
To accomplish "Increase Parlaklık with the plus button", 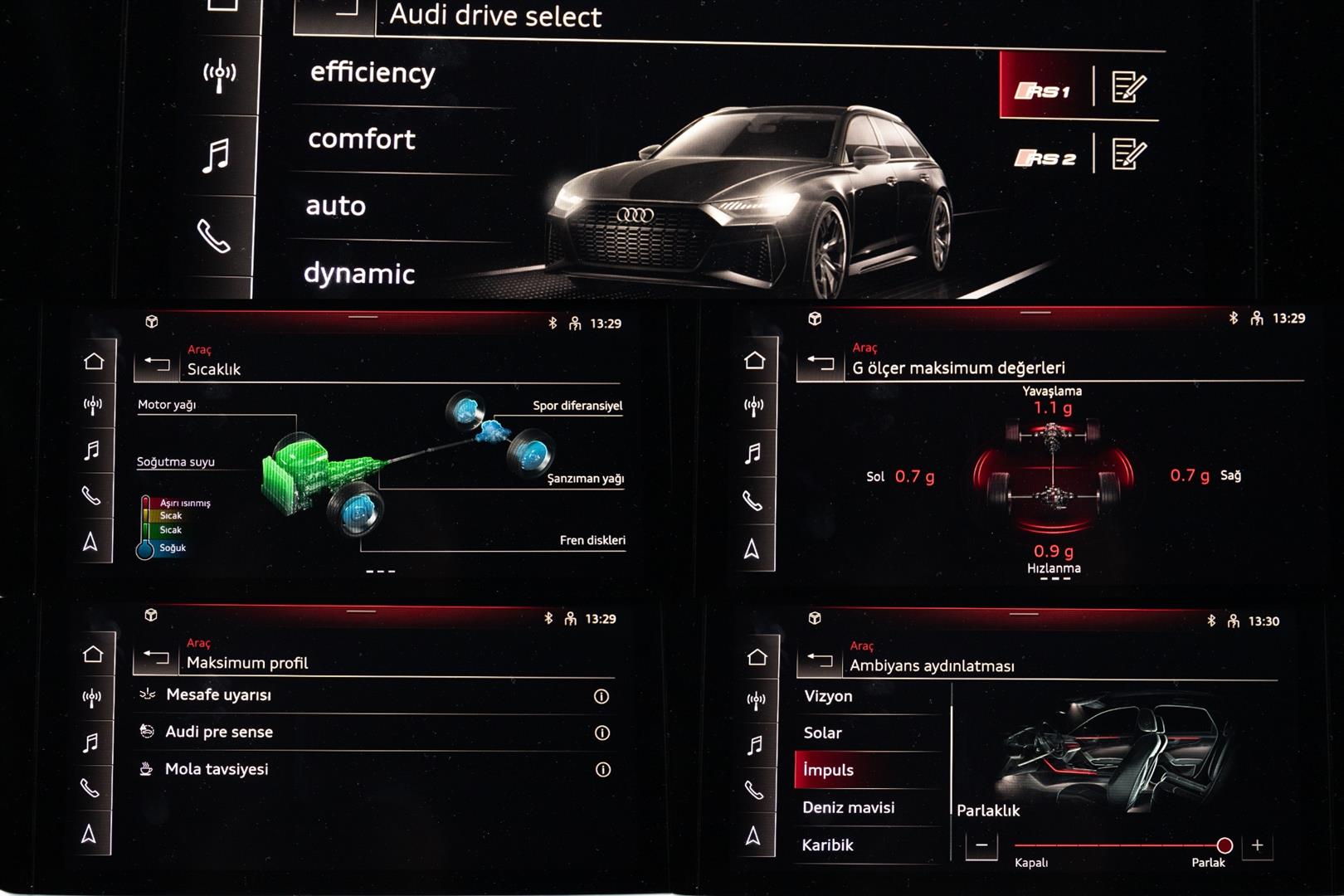I will [1258, 845].
